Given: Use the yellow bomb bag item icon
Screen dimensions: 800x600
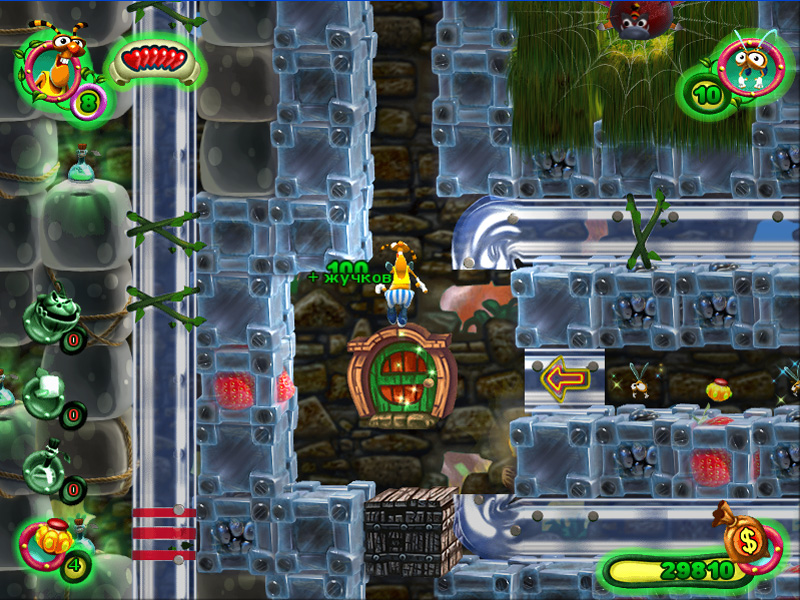Looking at the screenshot, I should 52,545.
